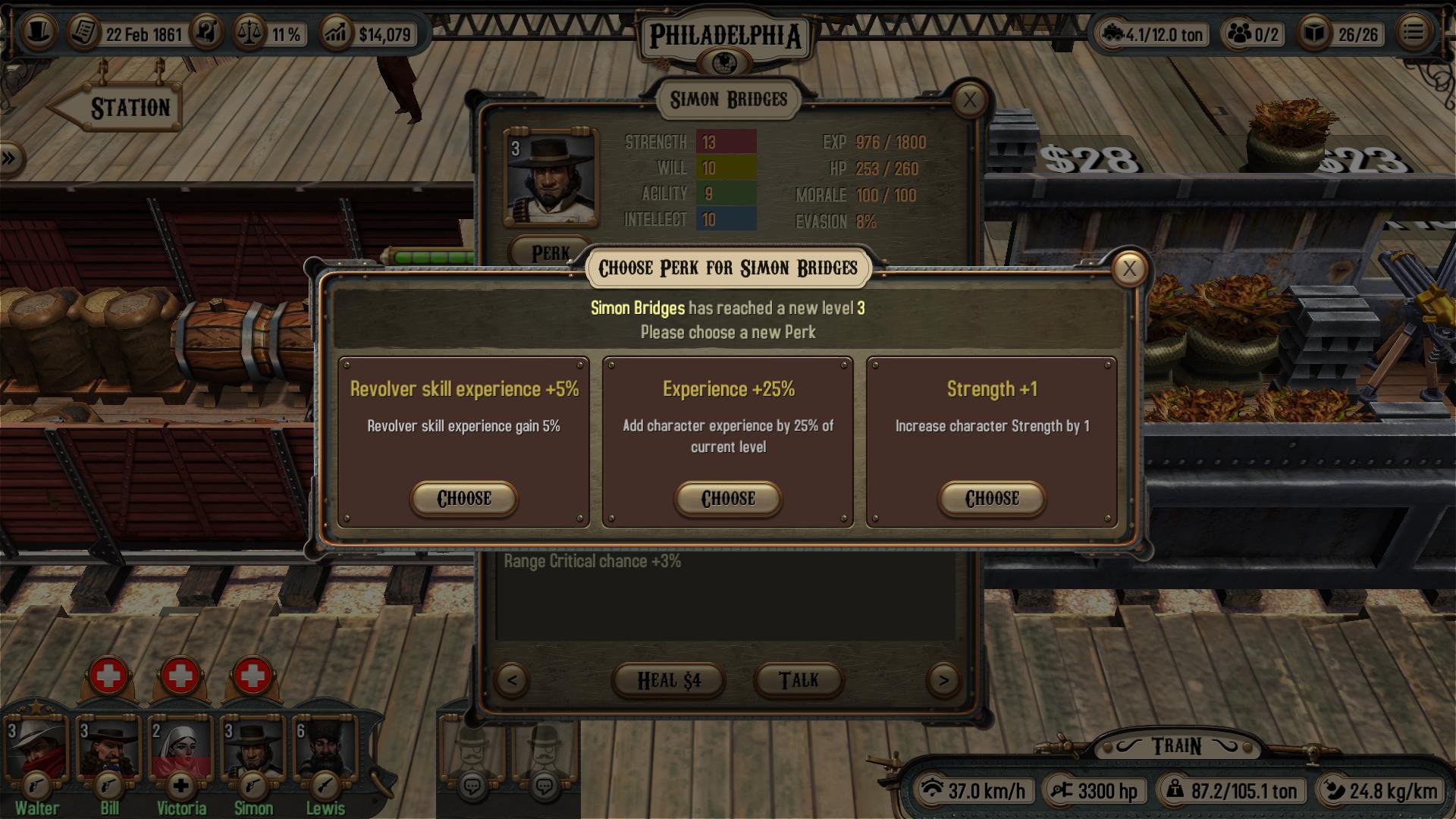Expand the left side panel arrow
This screenshot has height=819, width=1456.
10,158
